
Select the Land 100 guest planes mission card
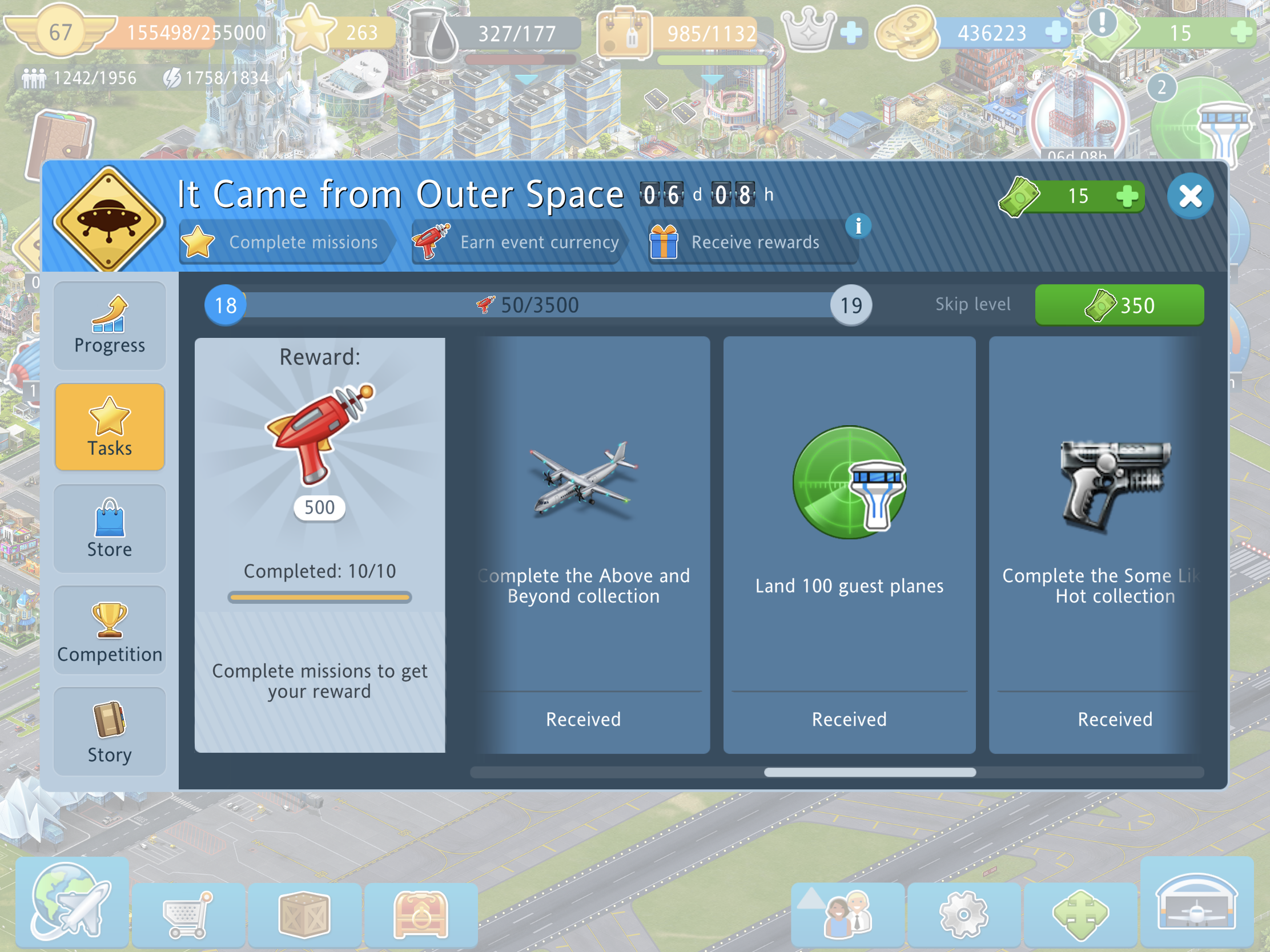point(849,544)
